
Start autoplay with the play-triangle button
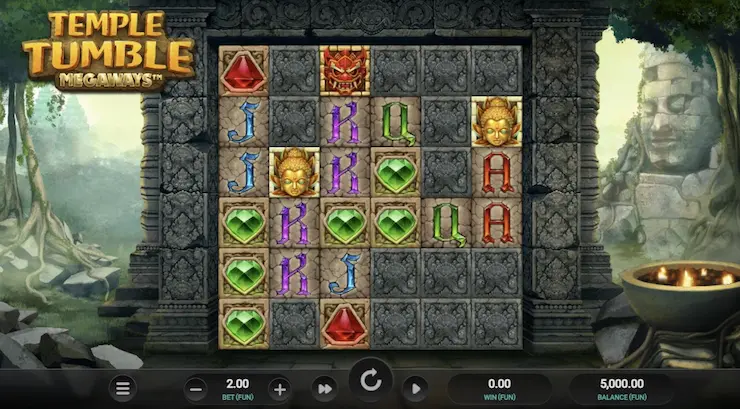click(416, 388)
